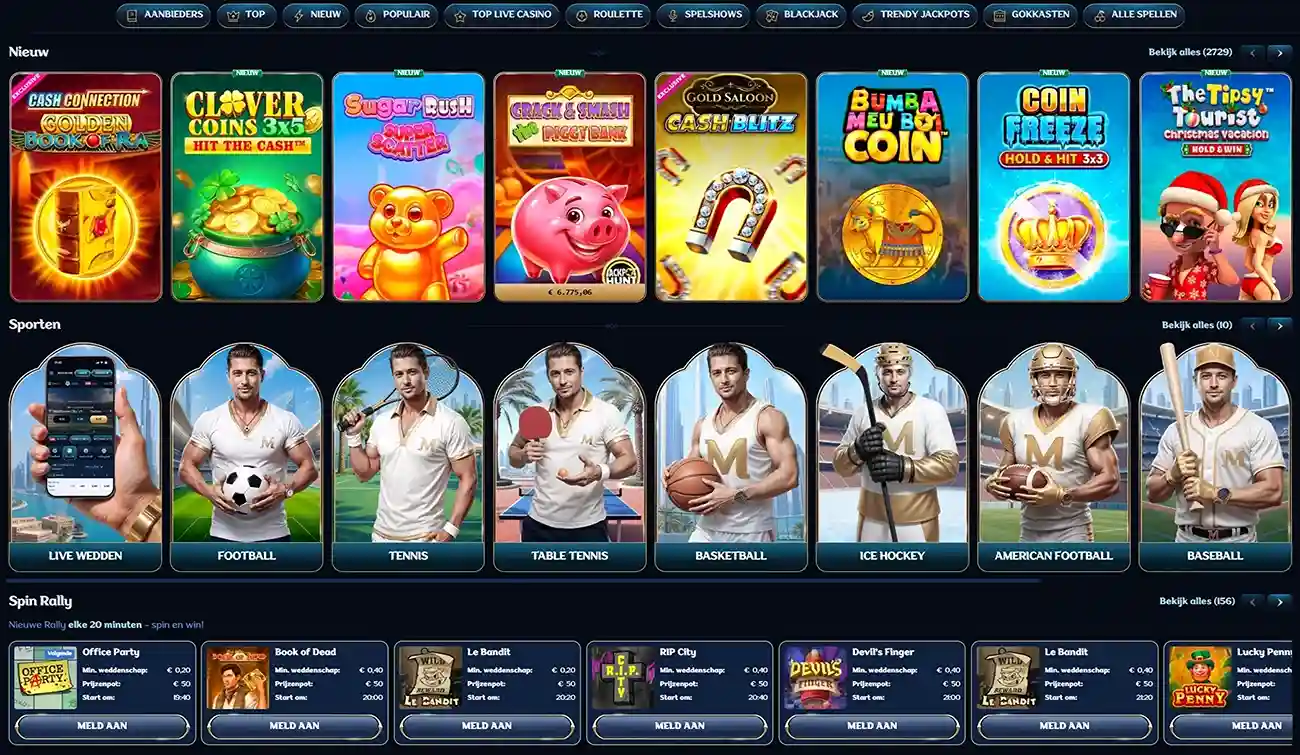The width and height of the screenshot is (1300, 755).
Task: Select the Roulette category icon
Action: point(581,15)
